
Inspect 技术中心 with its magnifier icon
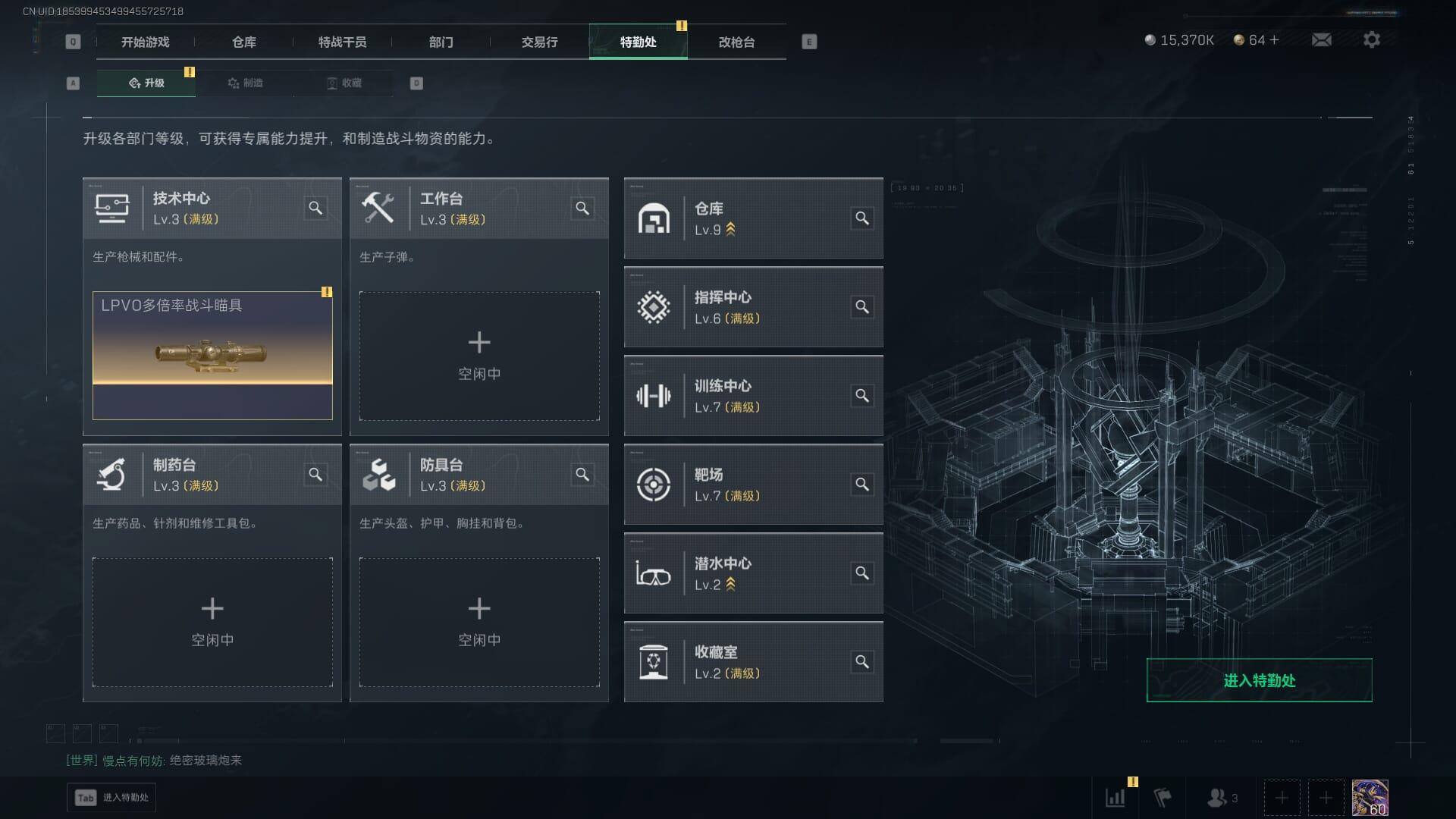click(315, 208)
